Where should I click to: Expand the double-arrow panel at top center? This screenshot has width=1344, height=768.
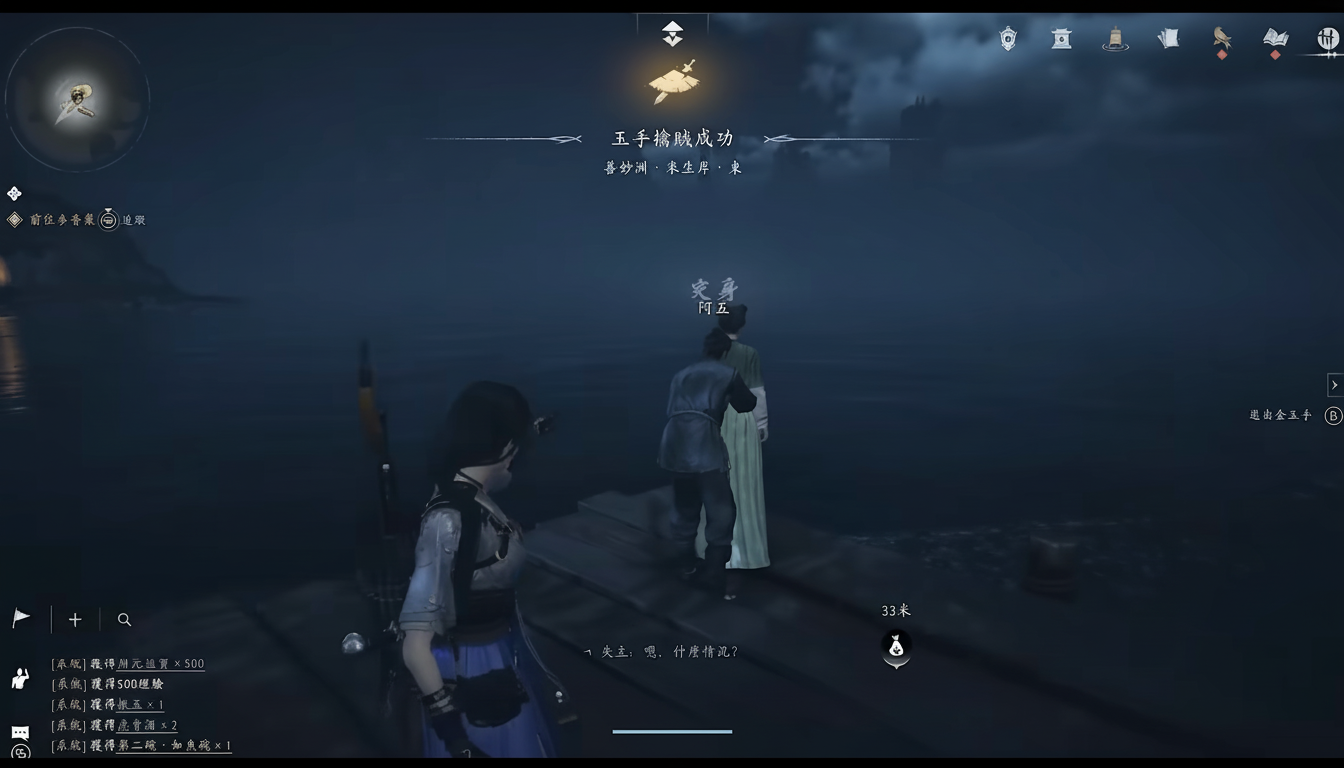point(672,31)
